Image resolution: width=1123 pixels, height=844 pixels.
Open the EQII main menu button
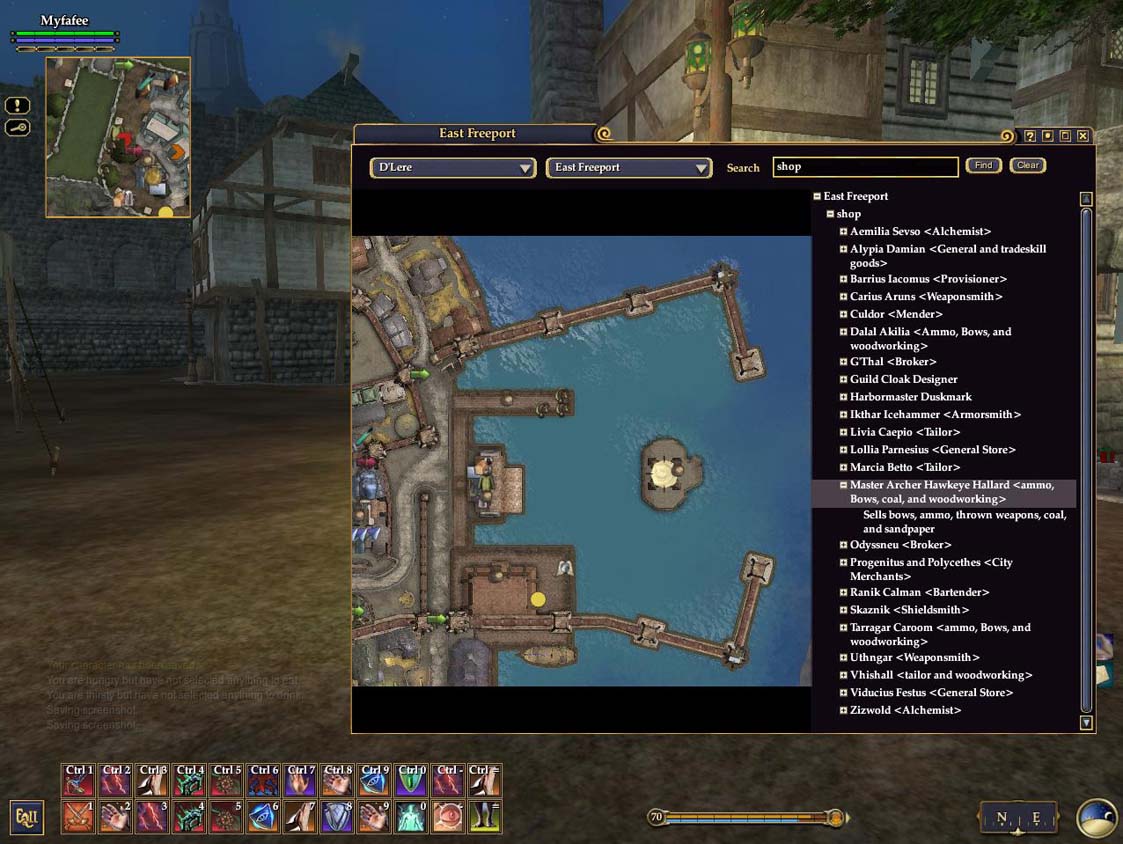coord(26,817)
